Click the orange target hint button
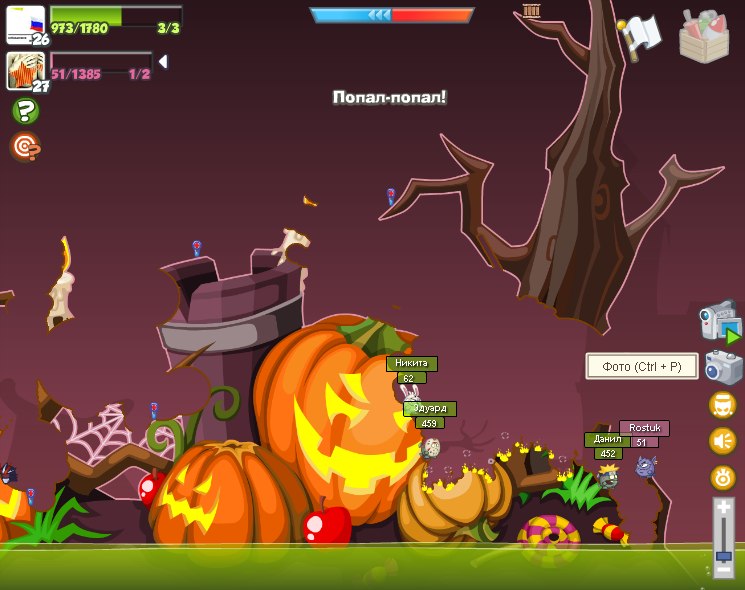Screen dimensions: 745x590 click(x=25, y=147)
